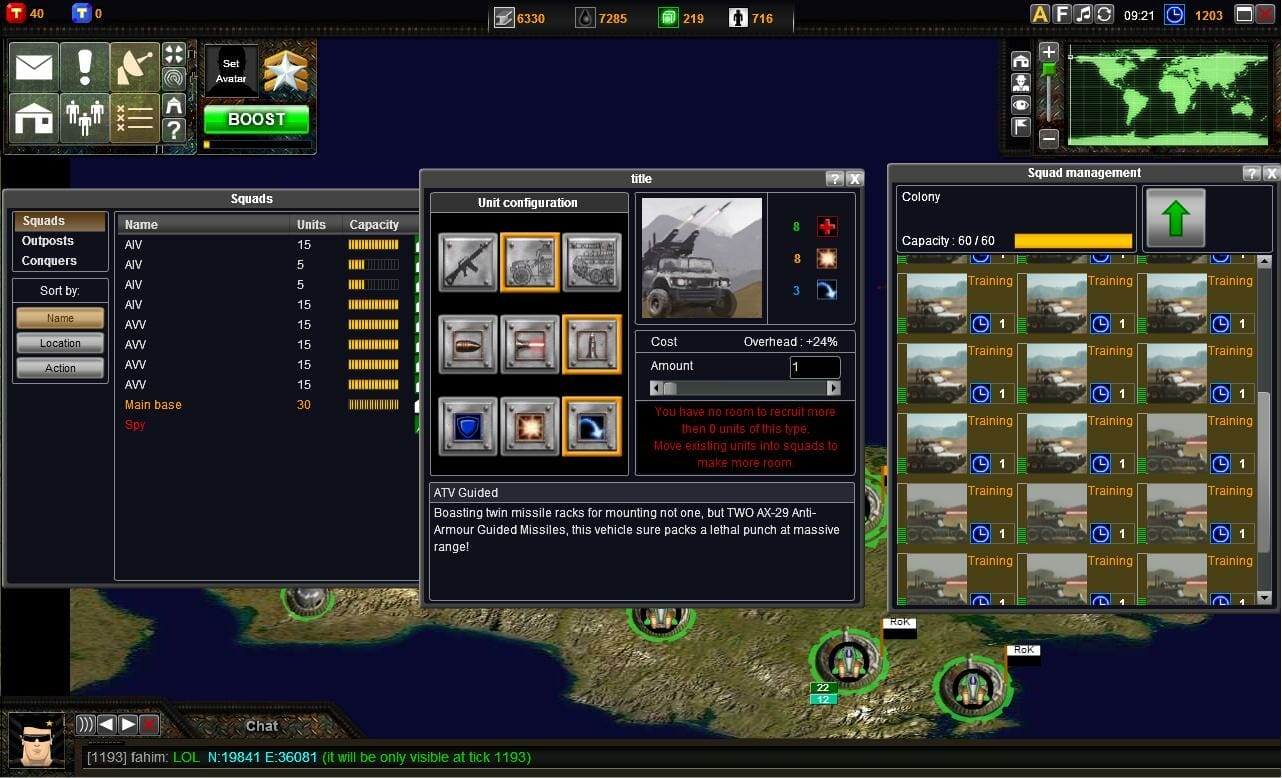Open the mail envelope icon
Screen dimensions: 1282x778
click(34, 67)
